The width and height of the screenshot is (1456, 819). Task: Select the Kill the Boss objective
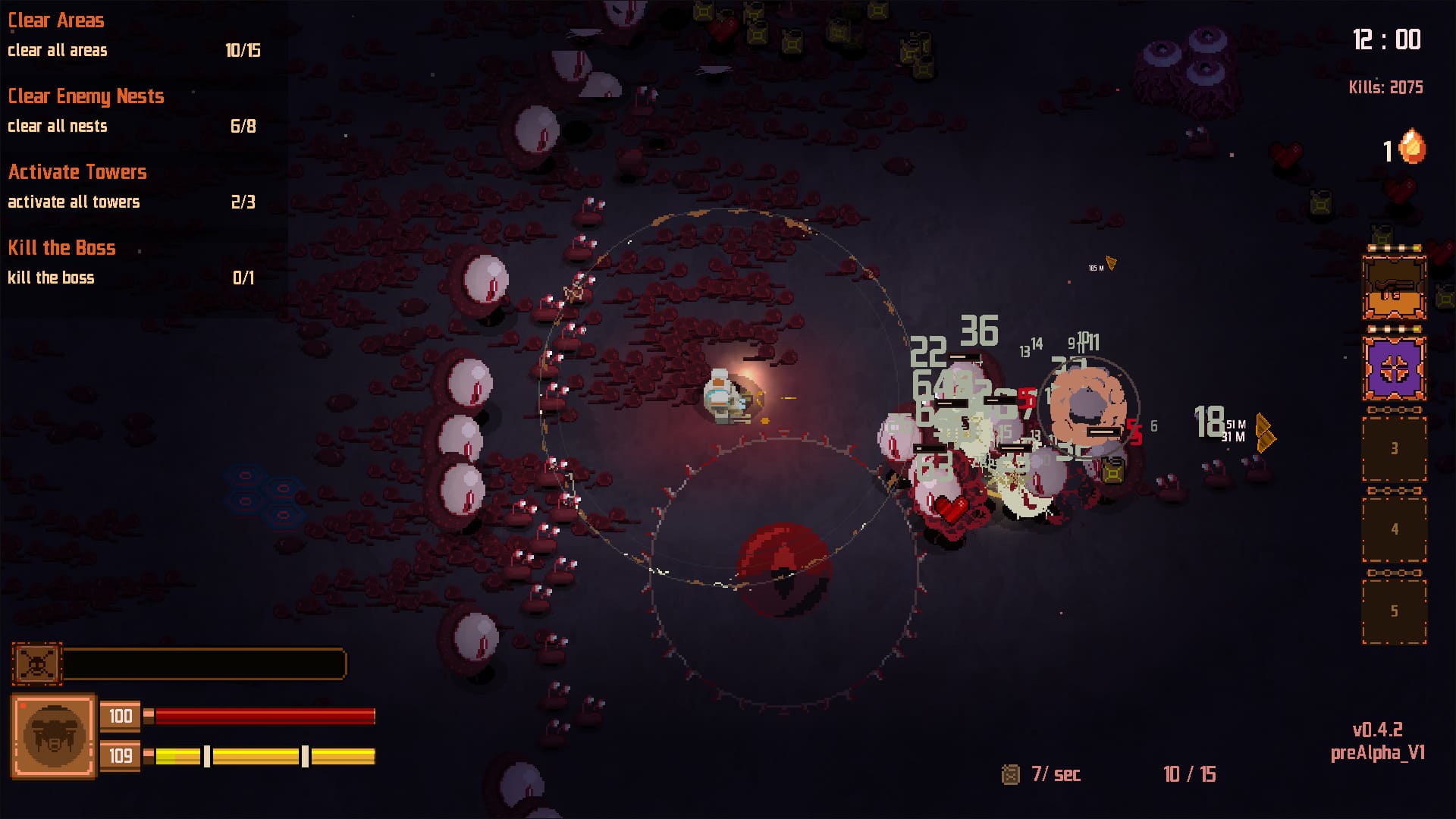[x=61, y=248]
